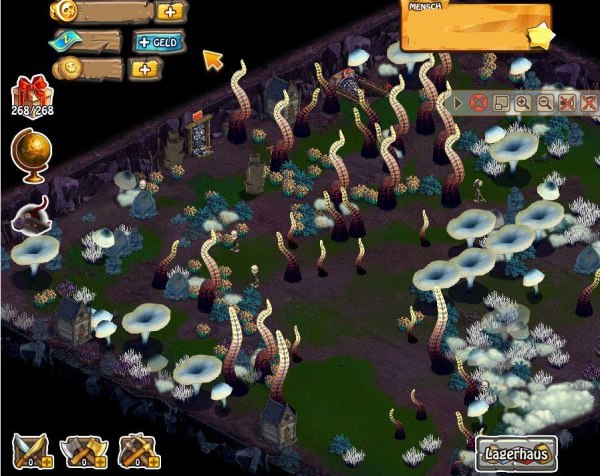The height and width of the screenshot is (476, 600).
Task: Add more of the skull coin currency
Action: point(171,12)
